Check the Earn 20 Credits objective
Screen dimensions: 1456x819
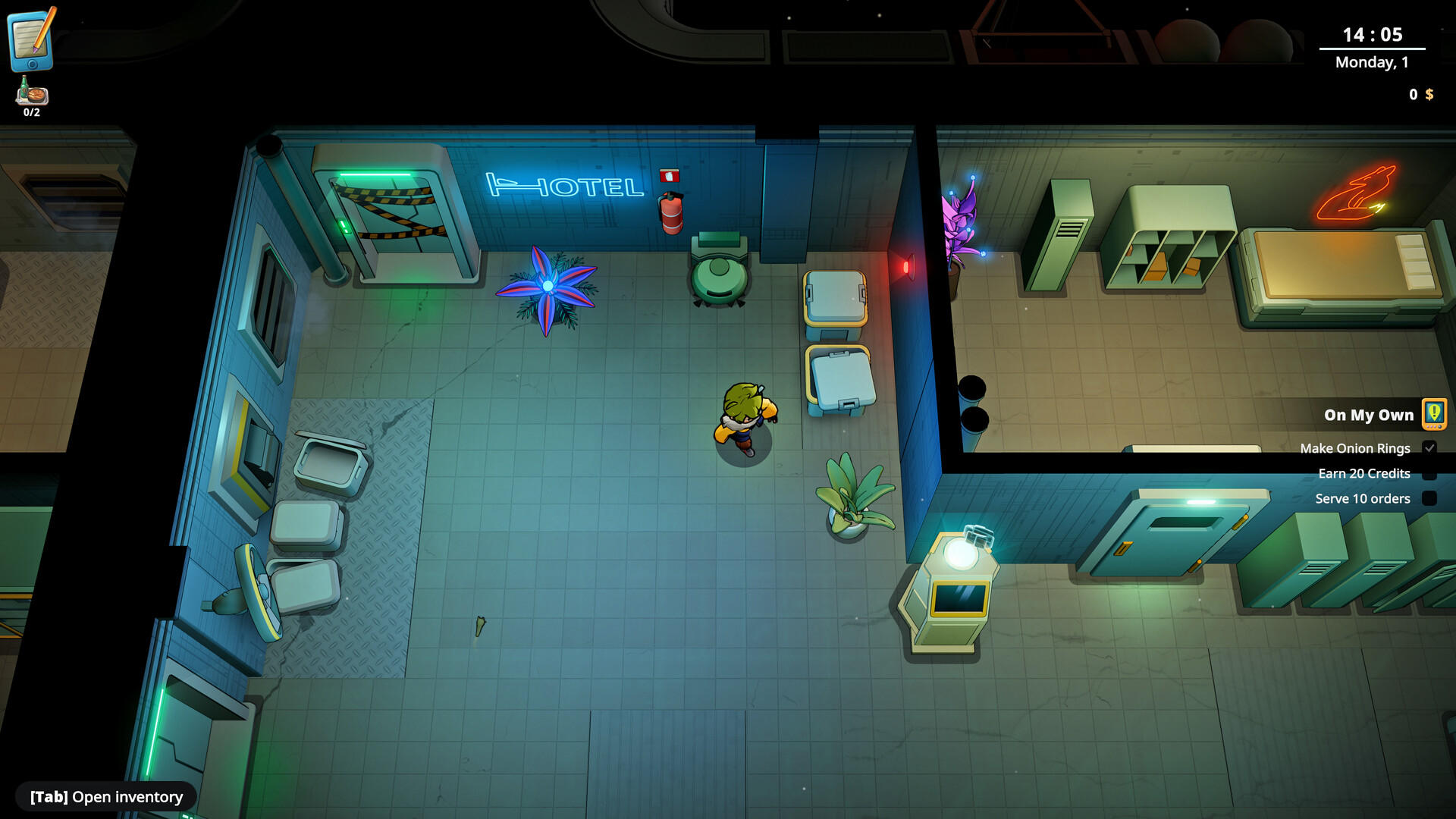1431,473
